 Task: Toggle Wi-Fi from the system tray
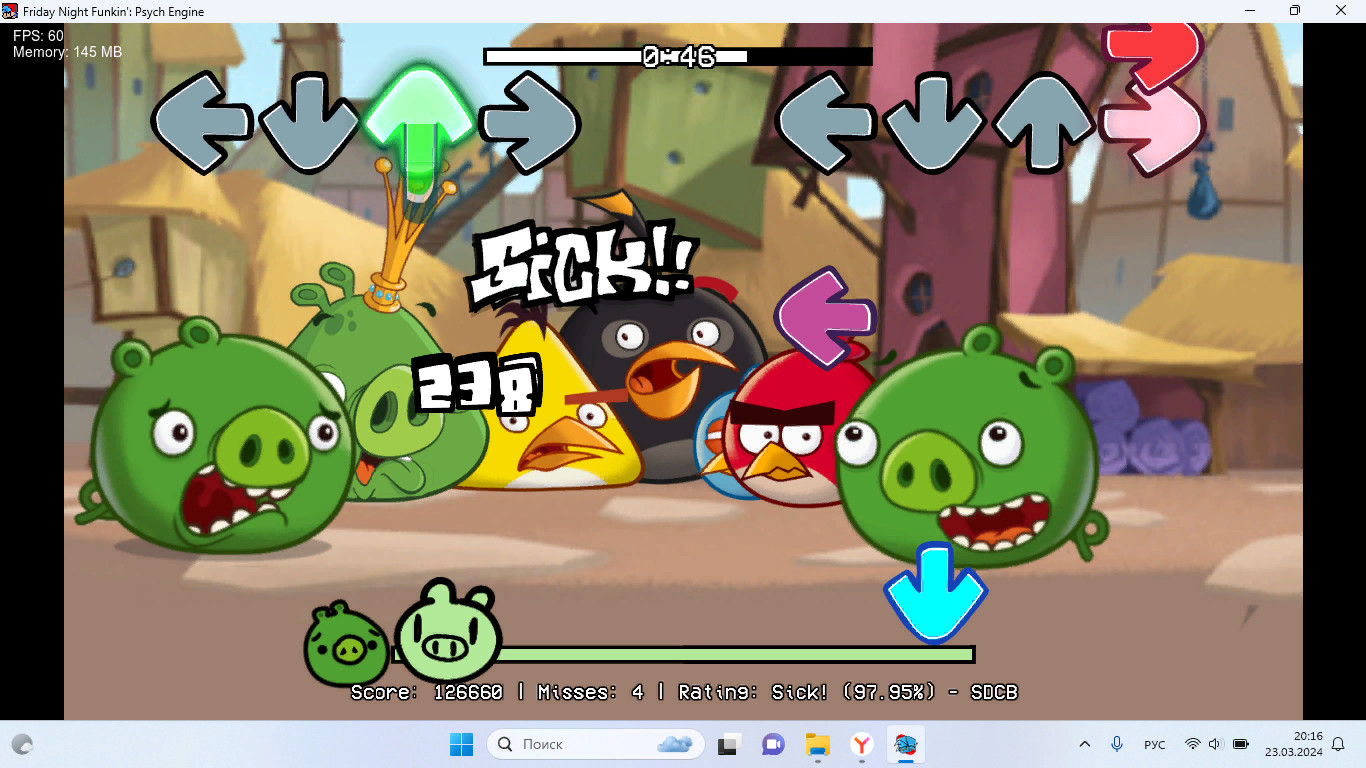pos(1192,744)
